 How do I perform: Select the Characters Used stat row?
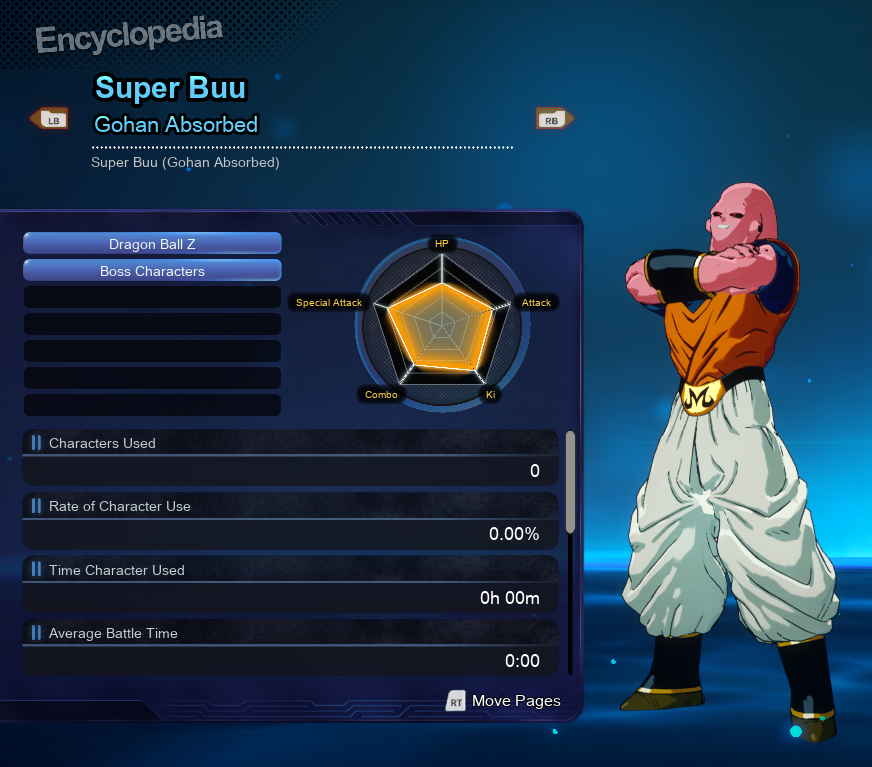[x=290, y=458]
